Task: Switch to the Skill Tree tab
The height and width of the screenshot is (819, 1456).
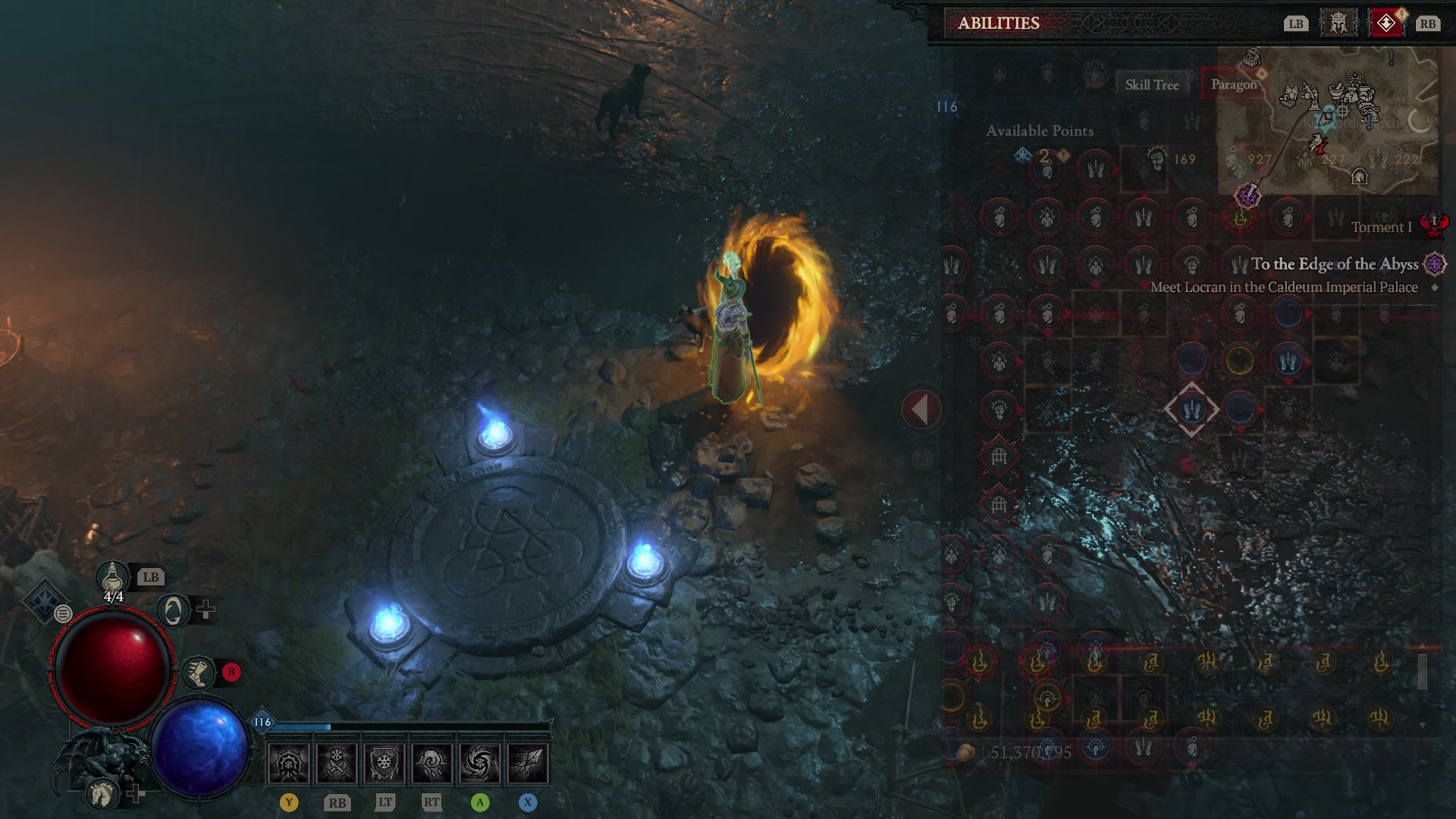Action: point(1153,84)
